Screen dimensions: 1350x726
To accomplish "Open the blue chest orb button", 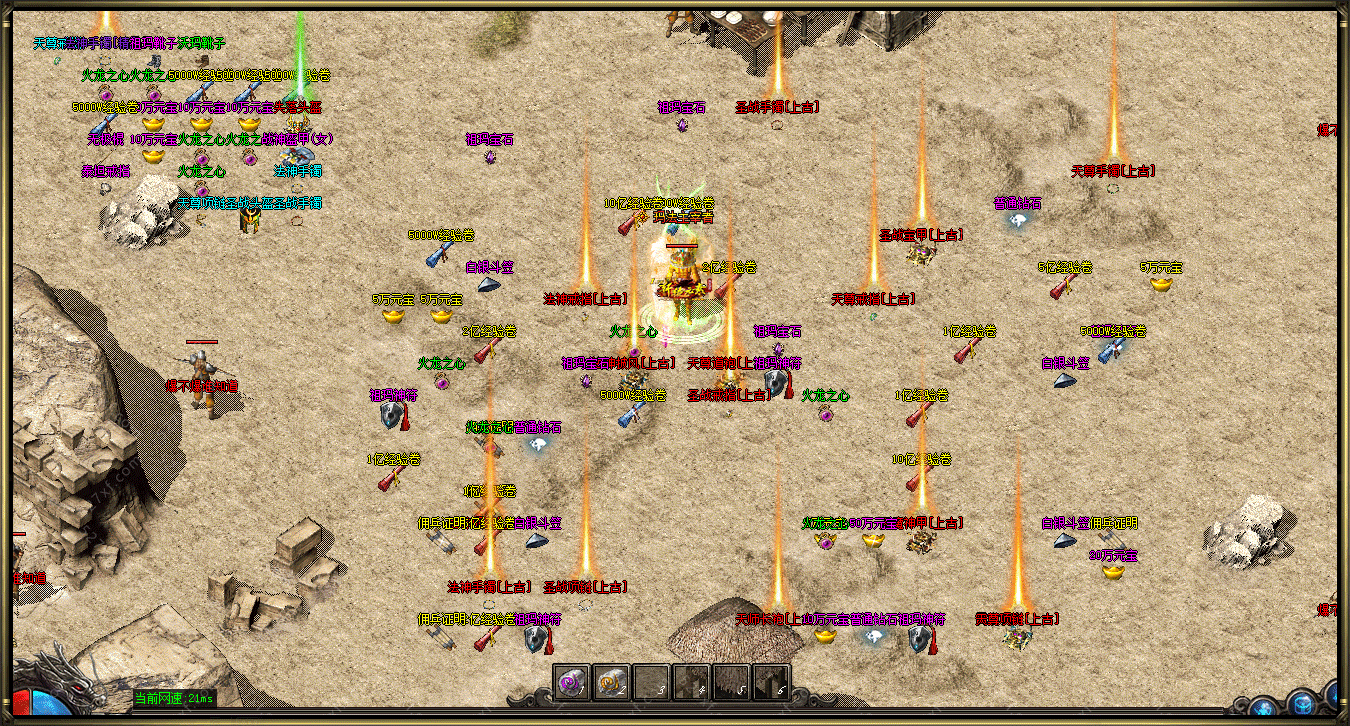I will coord(1301,703).
